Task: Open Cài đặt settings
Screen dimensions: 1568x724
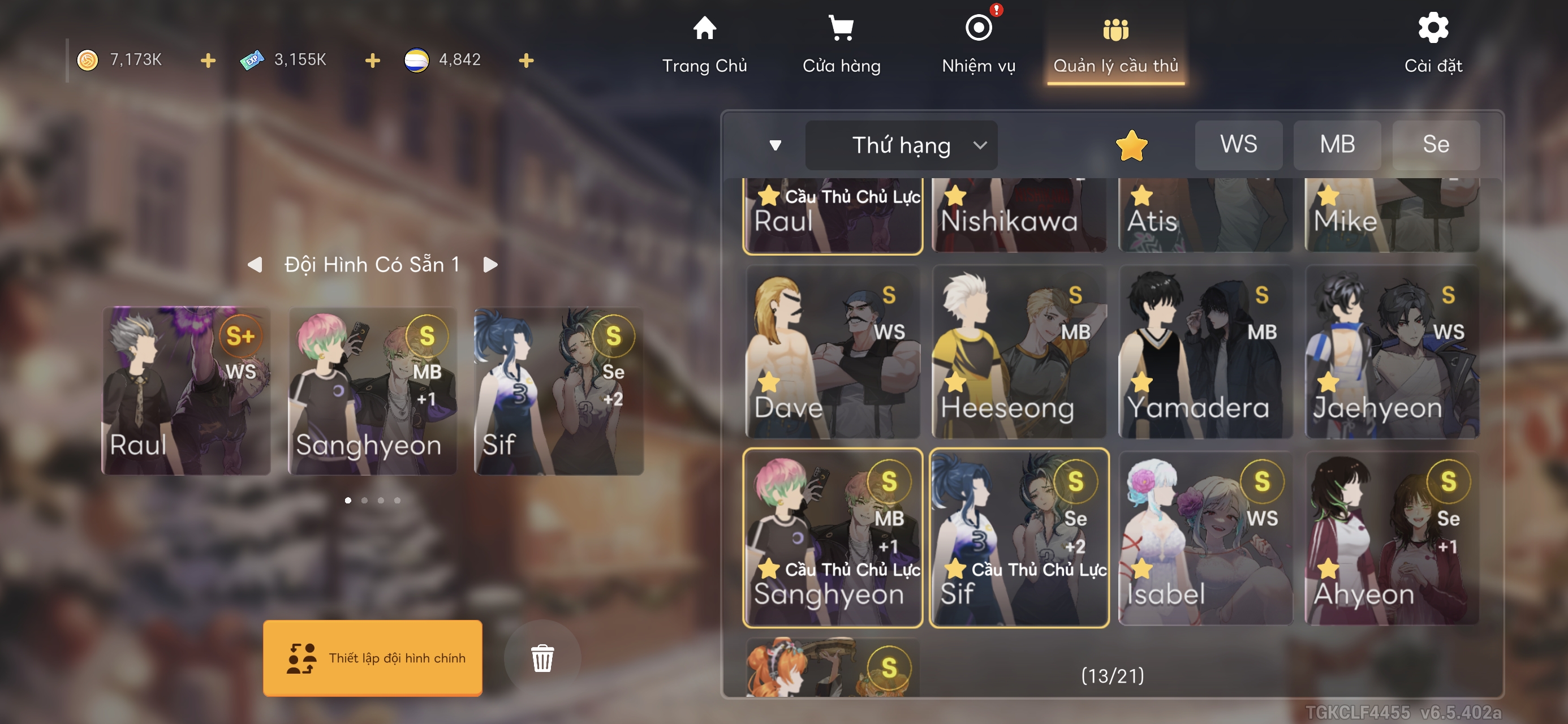Action: pyautogui.click(x=1433, y=45)
